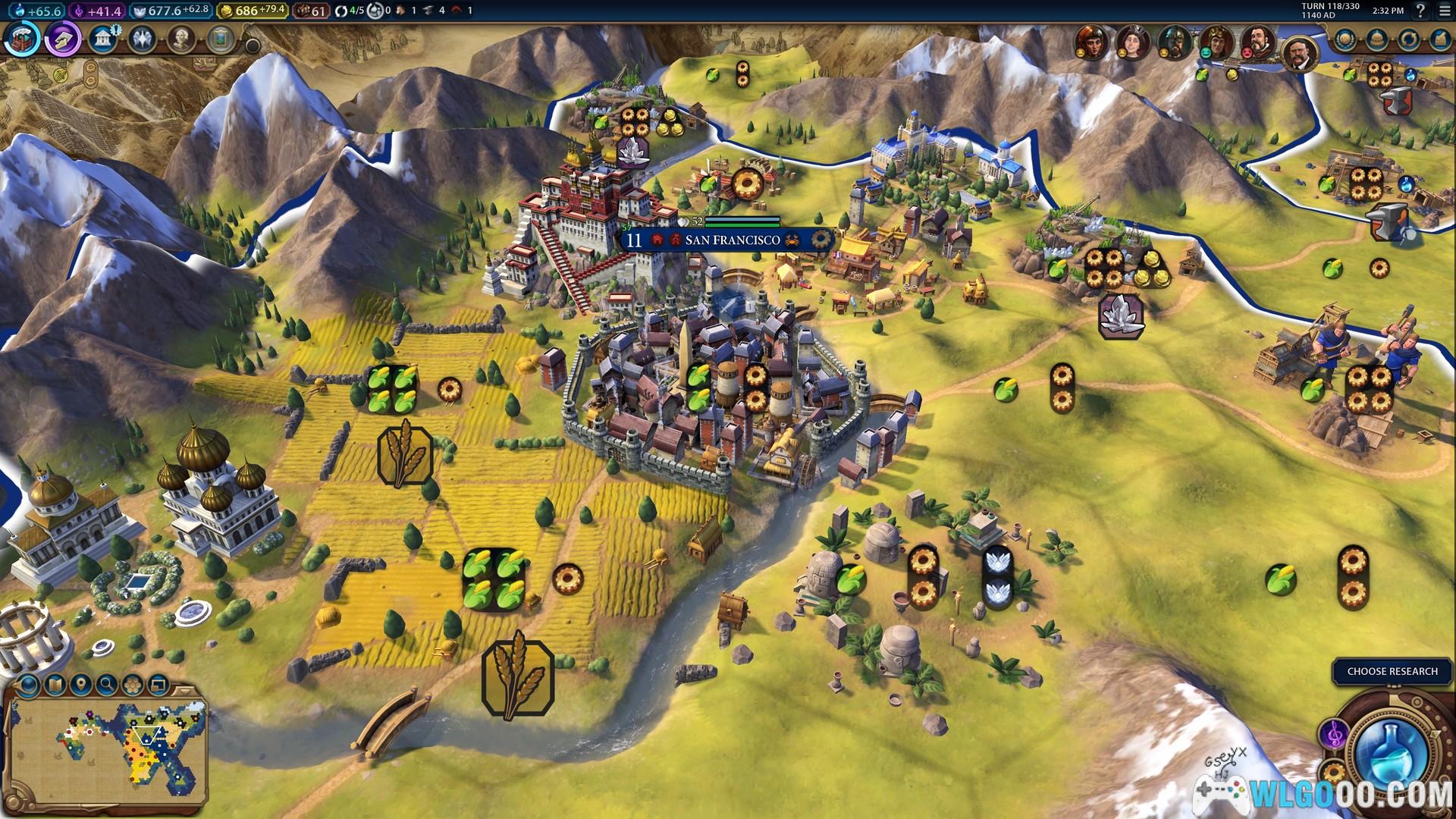Open World Rankings laurel wreath icon
This screenshot has width=1456, height=819.
(x=1345, y=39)
